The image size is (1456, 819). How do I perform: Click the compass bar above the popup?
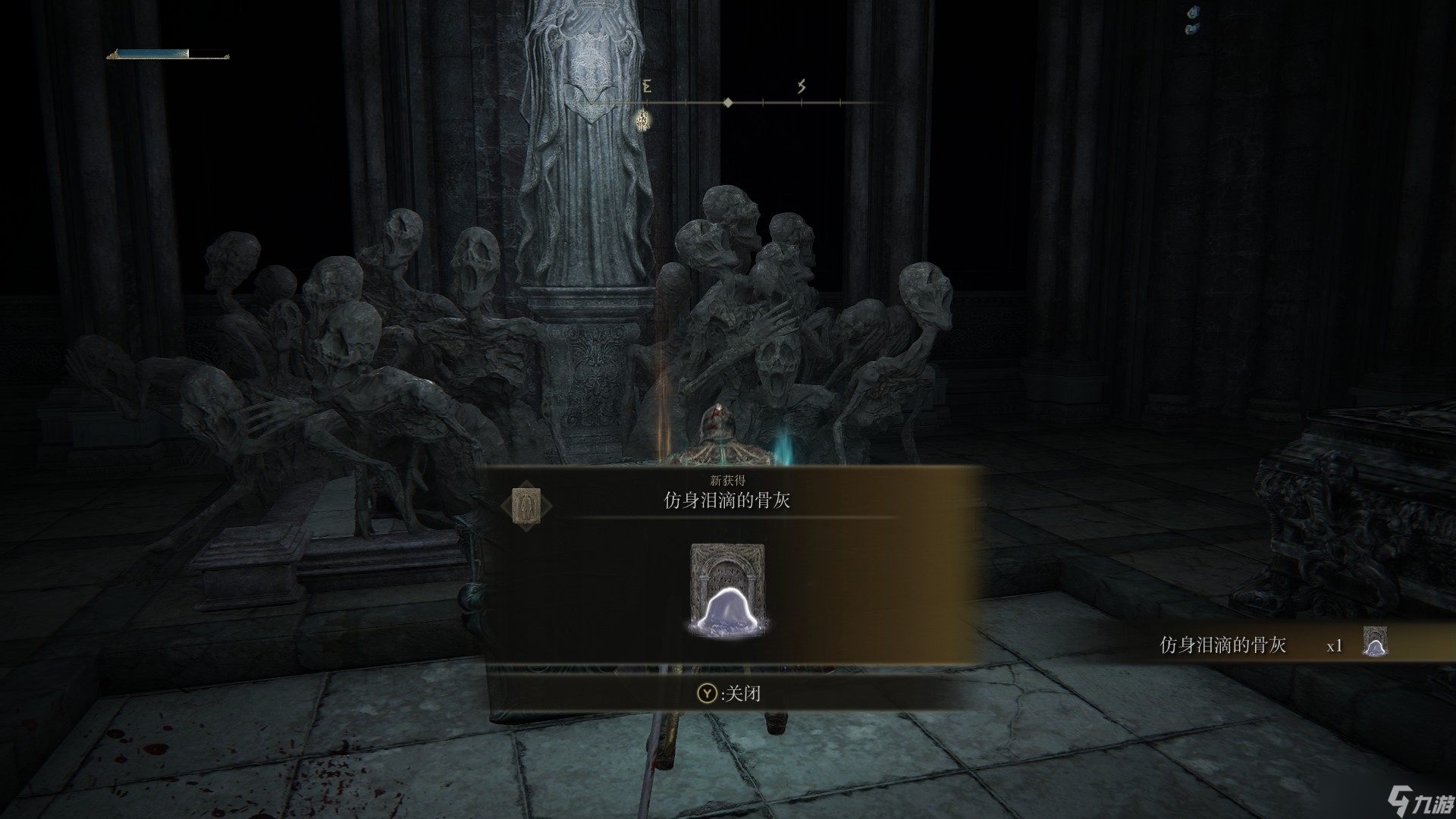coord(728,102)
